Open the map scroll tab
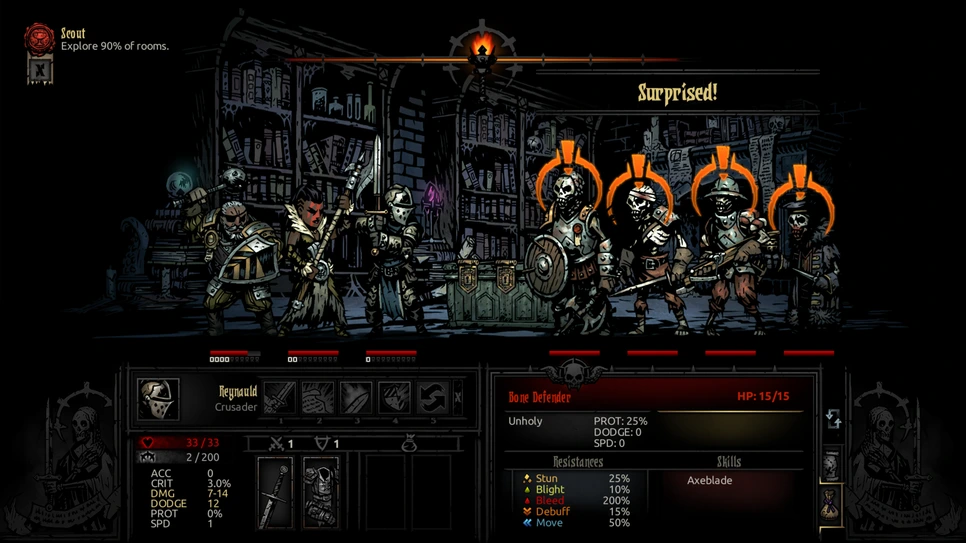Image resolution: width=966 pixels, height=543 pixels. [x=831, y=465]
